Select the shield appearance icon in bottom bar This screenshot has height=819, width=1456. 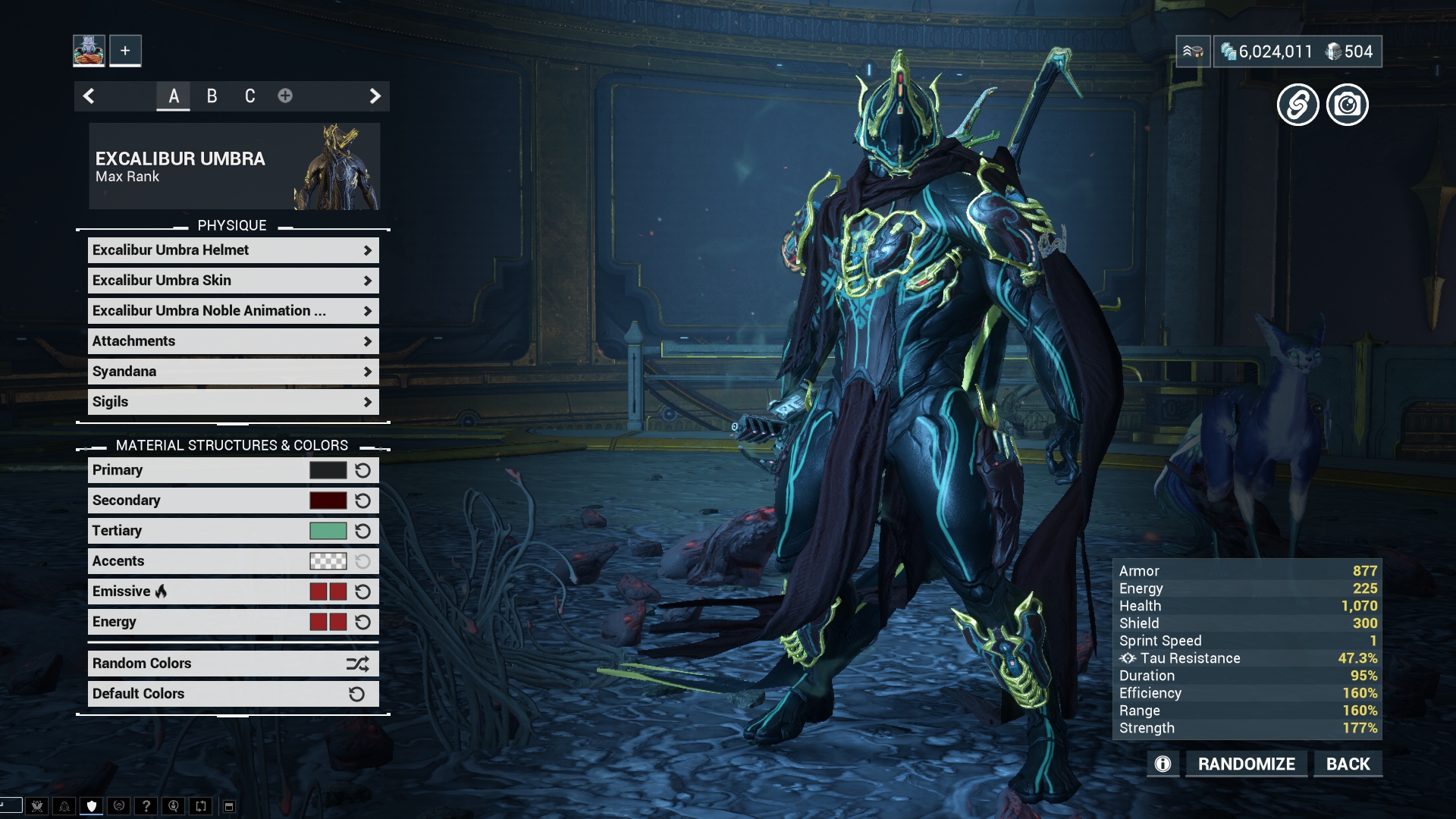click(91, 806)
